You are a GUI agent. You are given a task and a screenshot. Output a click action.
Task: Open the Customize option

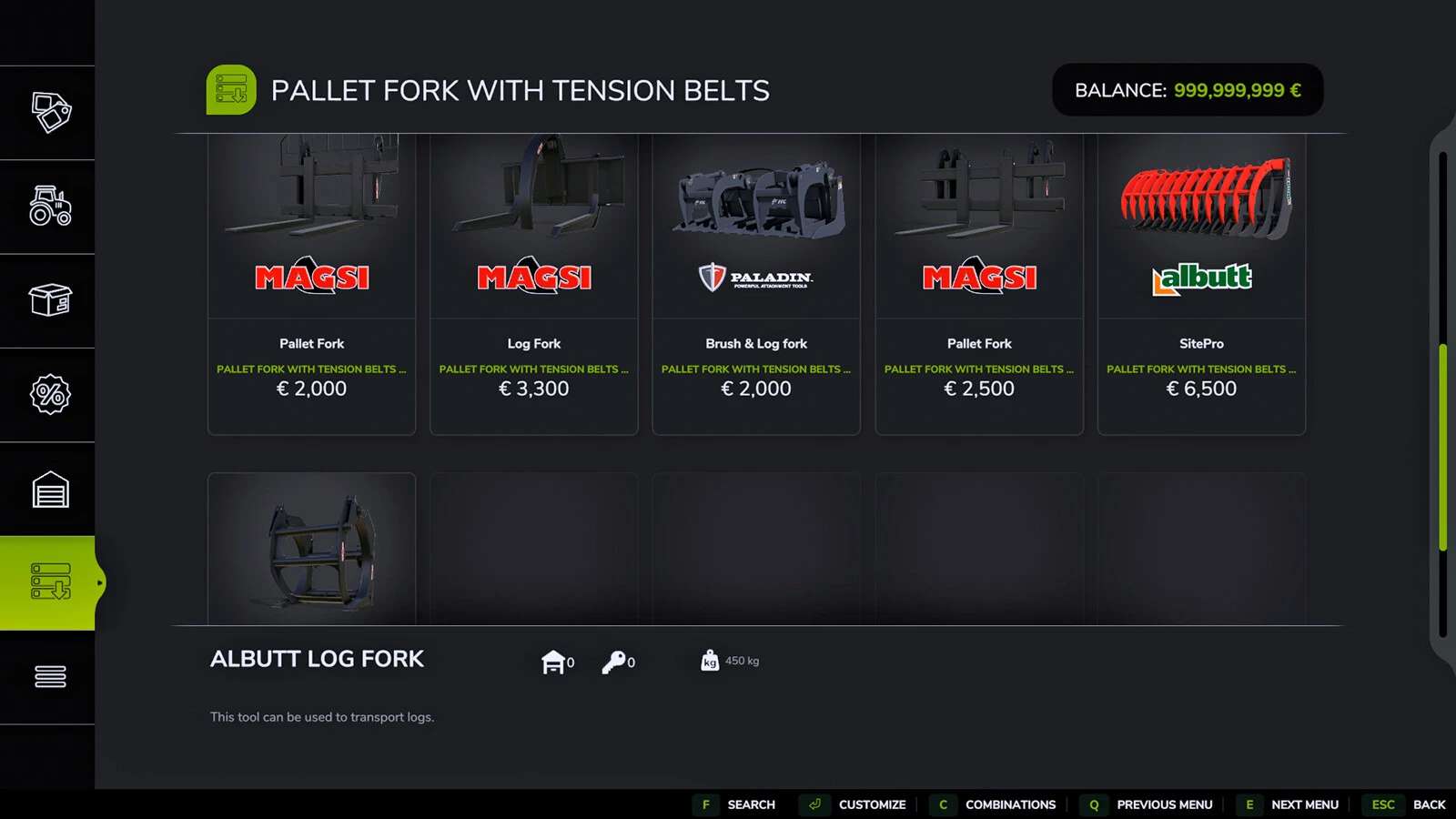pos(873,804)
